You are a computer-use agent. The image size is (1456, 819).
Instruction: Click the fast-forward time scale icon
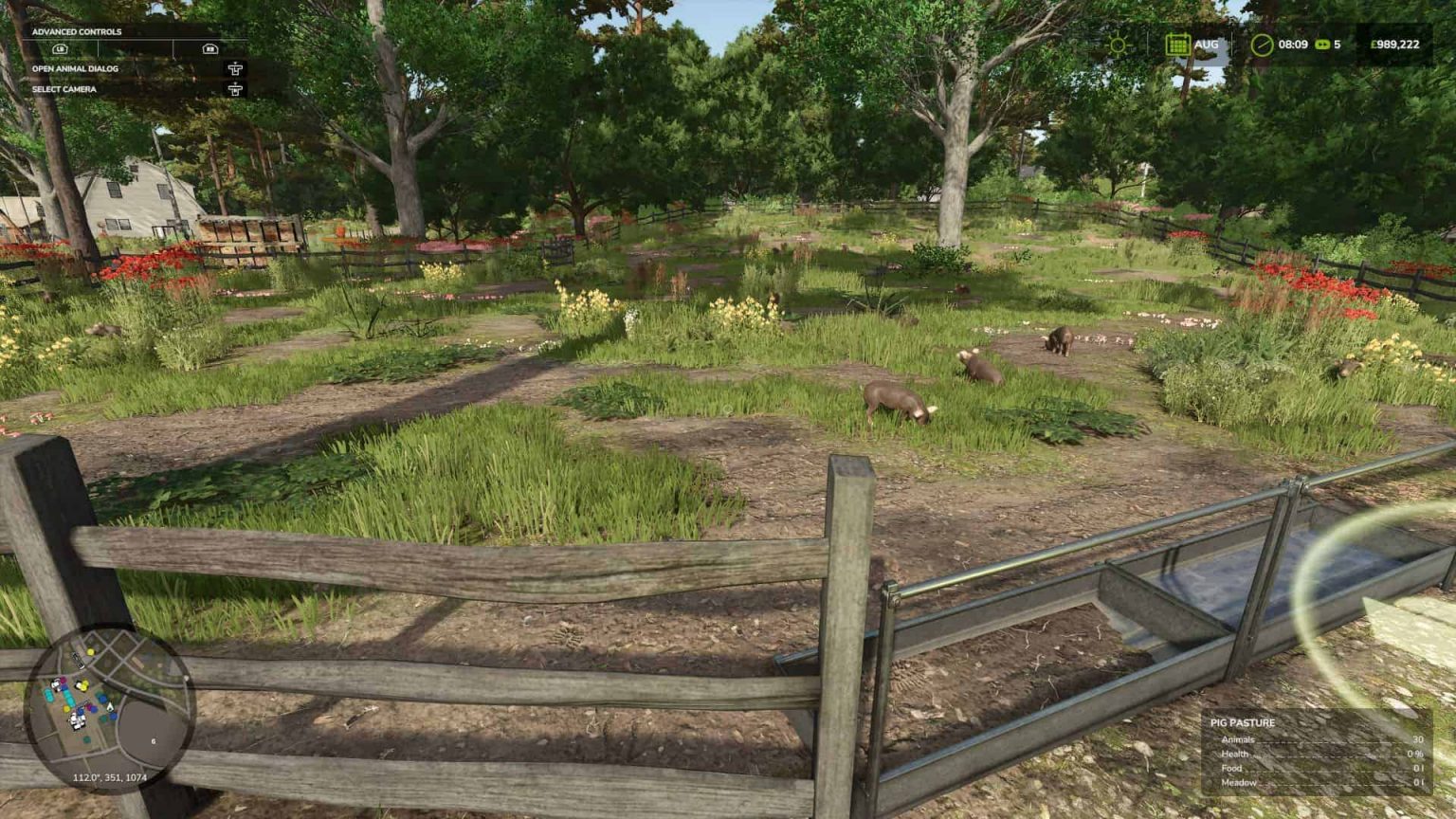point(1323,44)
